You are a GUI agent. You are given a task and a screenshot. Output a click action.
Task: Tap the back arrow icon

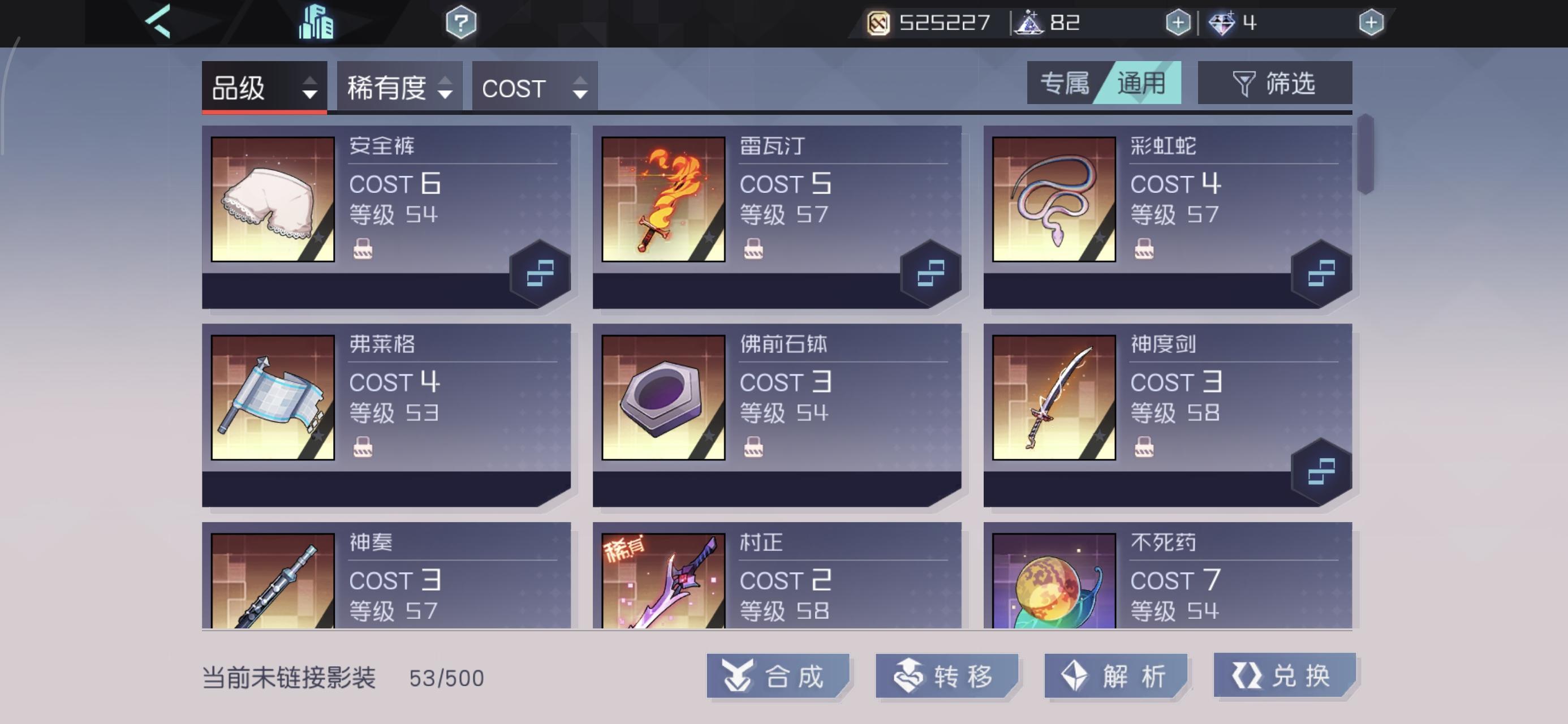click(158, 22)
